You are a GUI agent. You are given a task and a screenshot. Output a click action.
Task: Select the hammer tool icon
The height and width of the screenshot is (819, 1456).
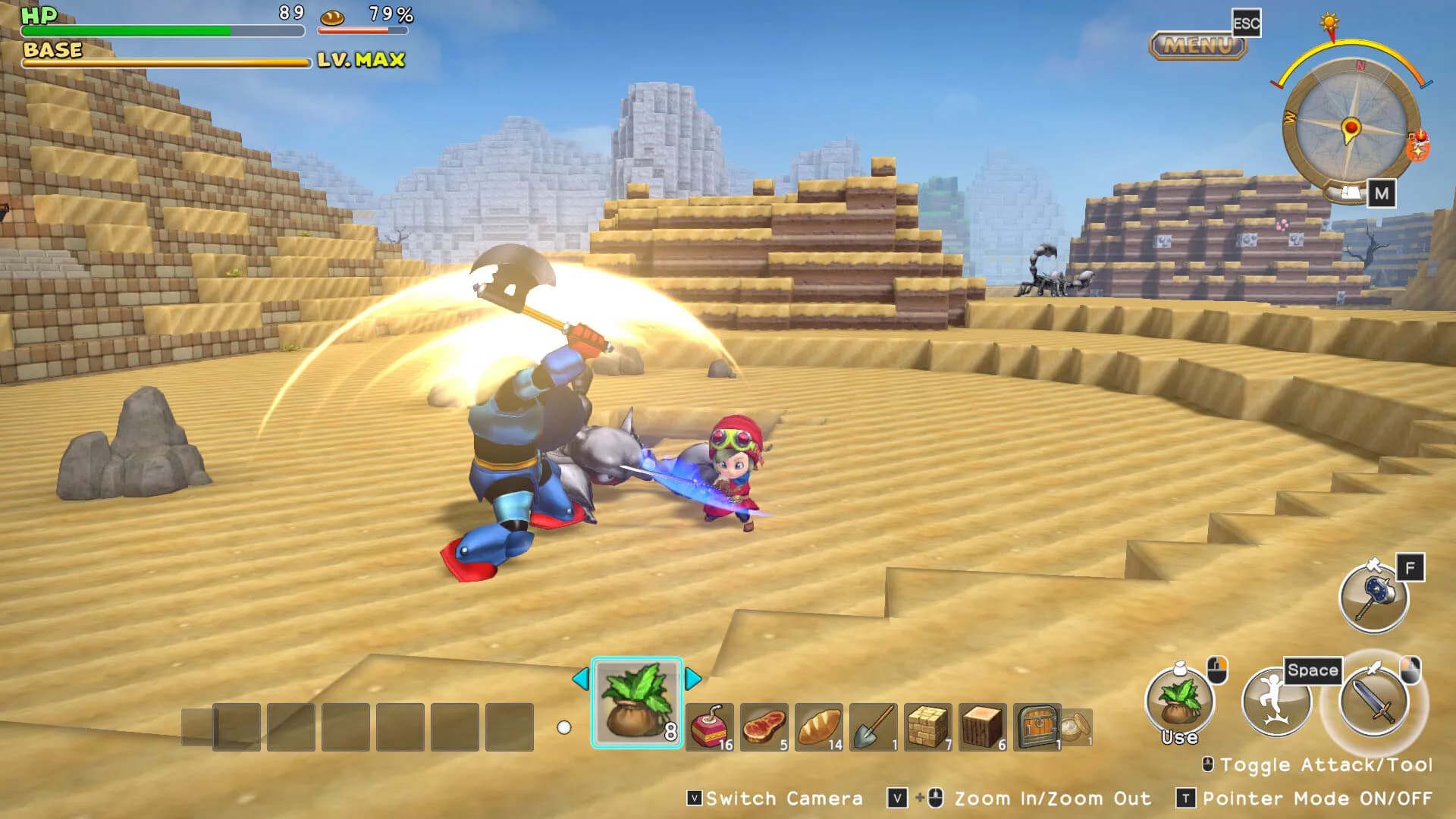coord(1373,598)
